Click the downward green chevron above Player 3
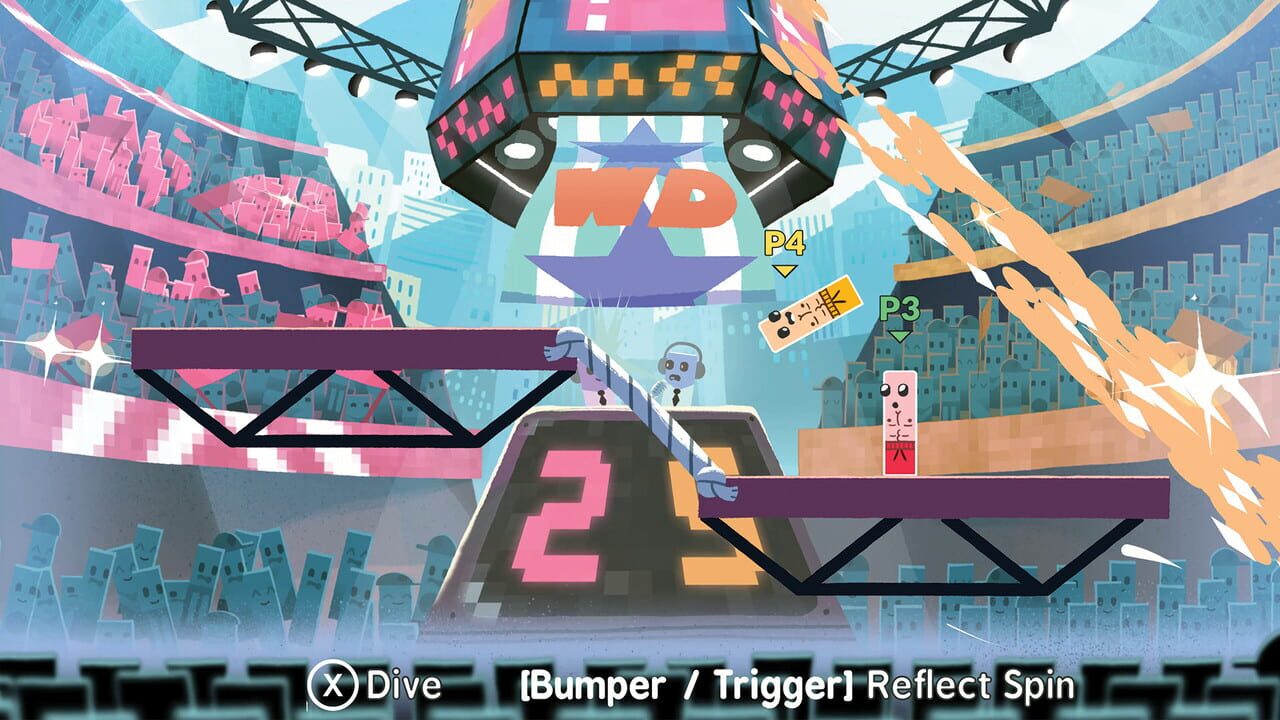1280x720 pixels. tap(898, 336)
